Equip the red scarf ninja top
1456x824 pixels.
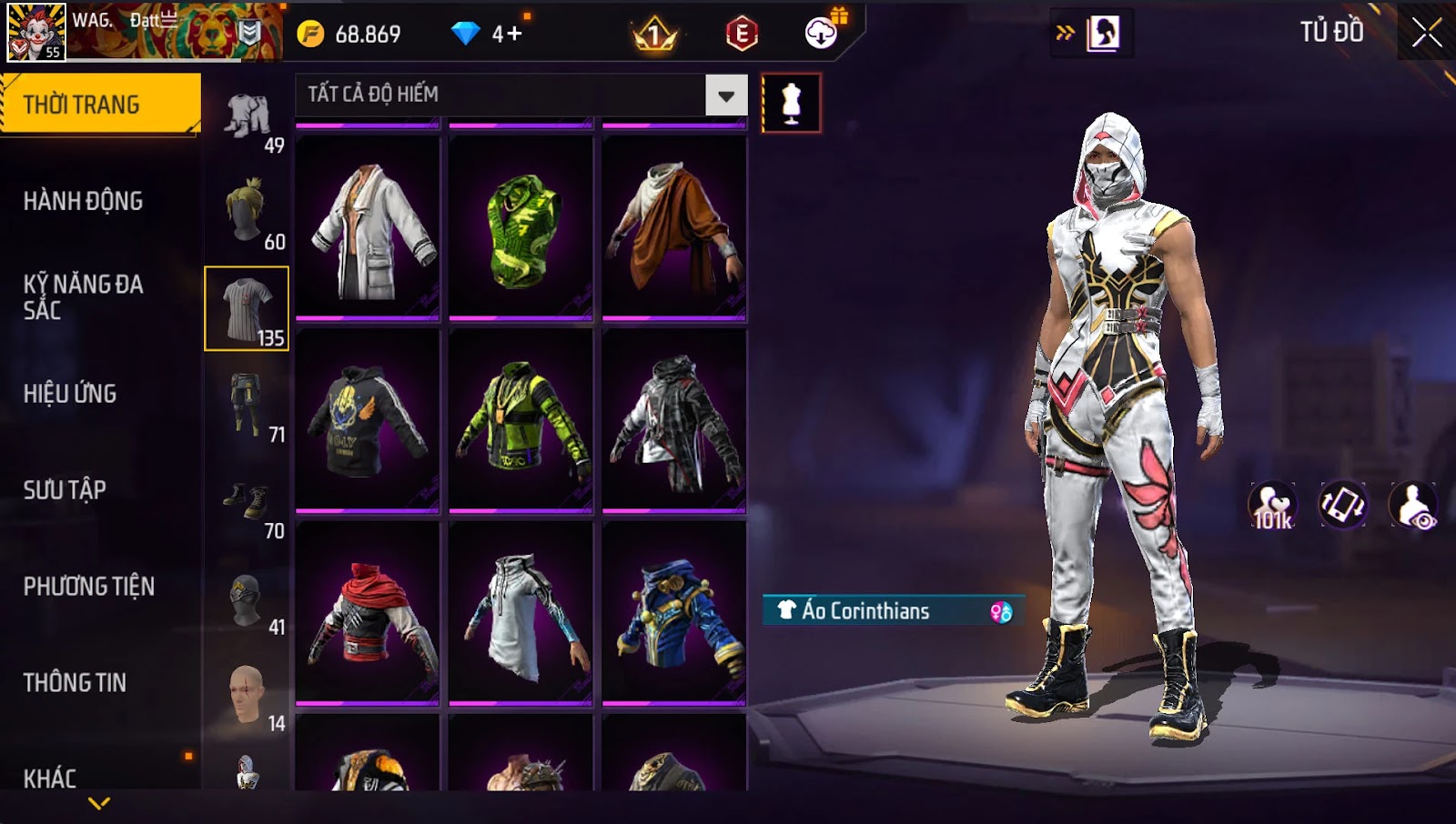[x=368, y=613]
